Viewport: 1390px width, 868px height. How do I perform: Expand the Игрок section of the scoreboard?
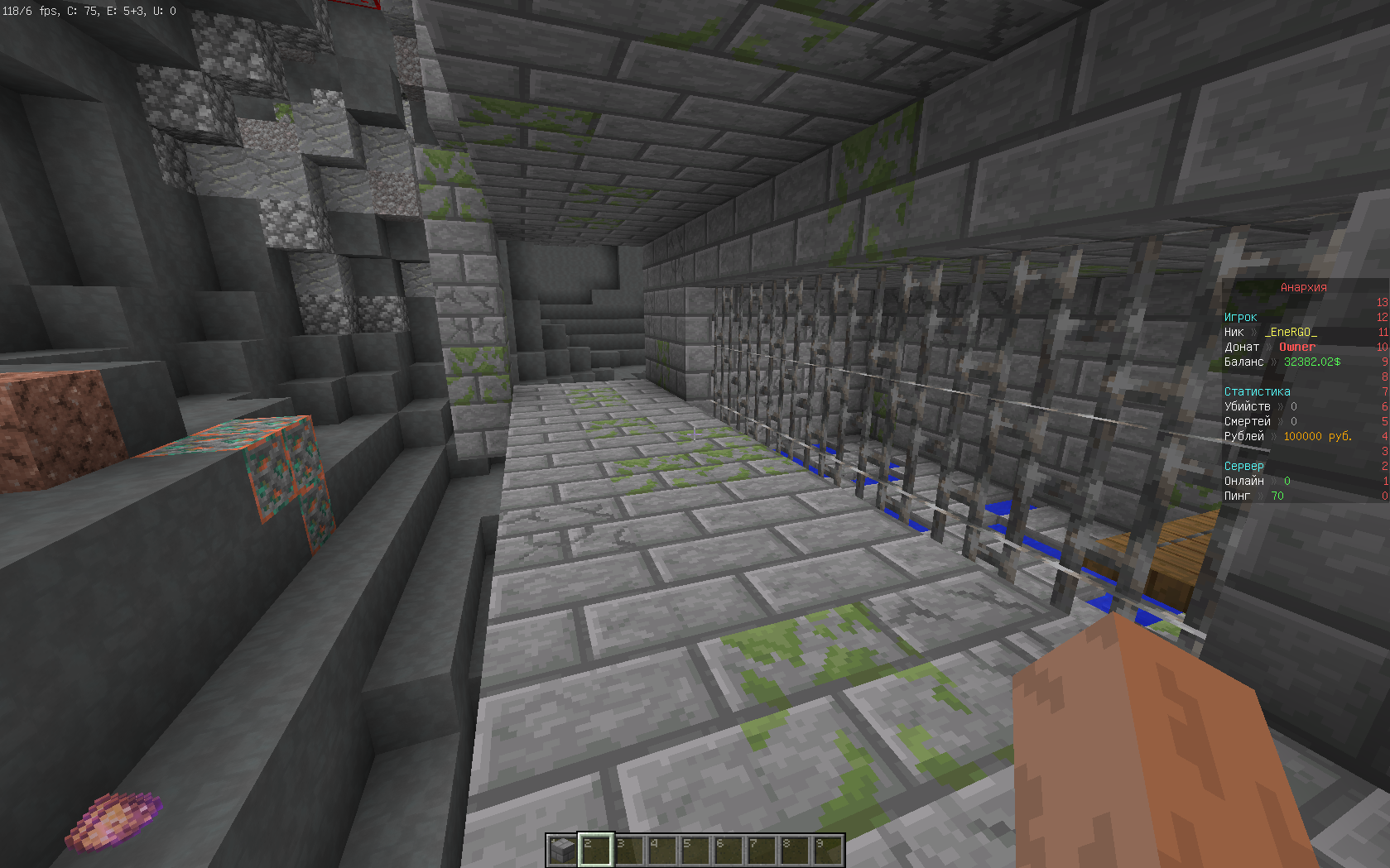1240,317
